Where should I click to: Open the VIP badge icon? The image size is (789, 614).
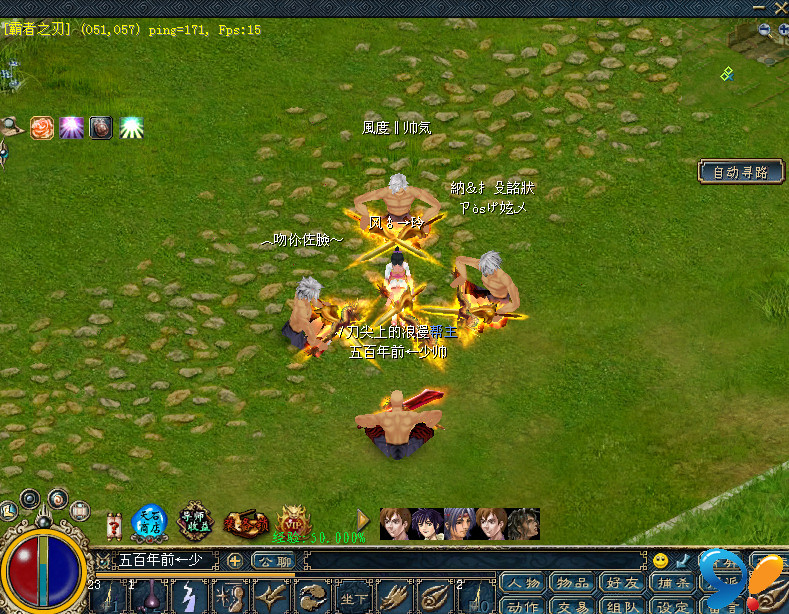click(292, 520)
